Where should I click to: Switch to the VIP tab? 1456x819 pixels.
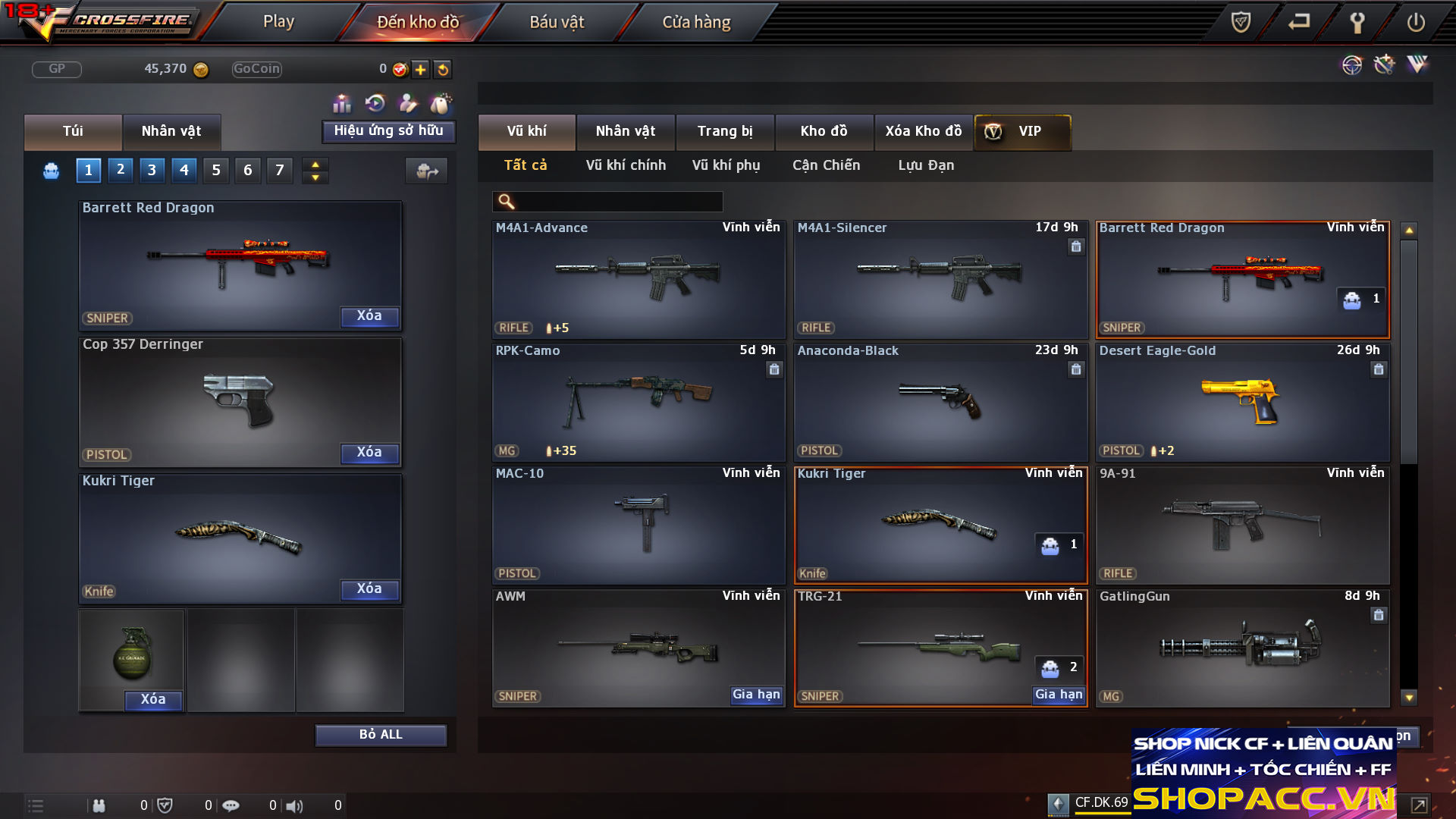point(1022,131)
